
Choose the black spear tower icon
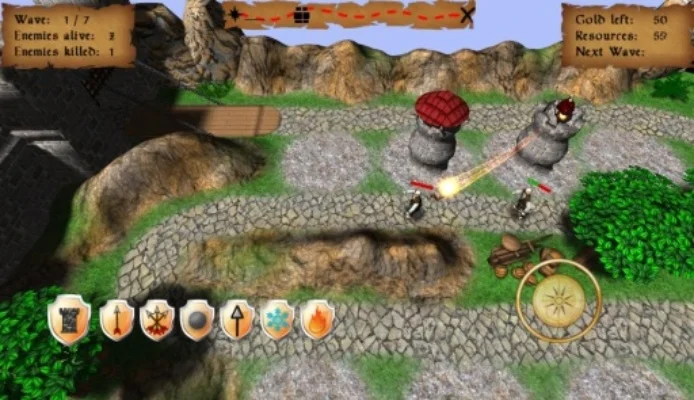pos(237,320)
